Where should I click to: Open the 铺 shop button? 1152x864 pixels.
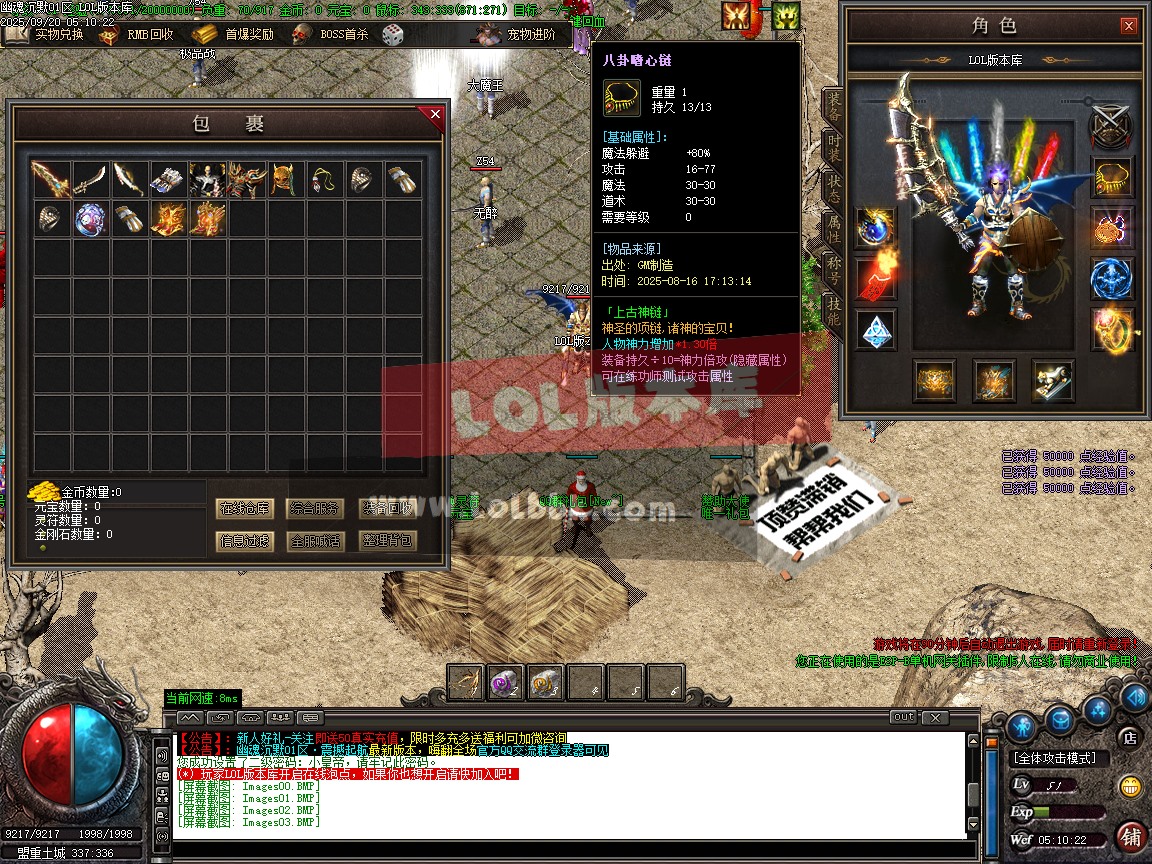[1131, 835]
